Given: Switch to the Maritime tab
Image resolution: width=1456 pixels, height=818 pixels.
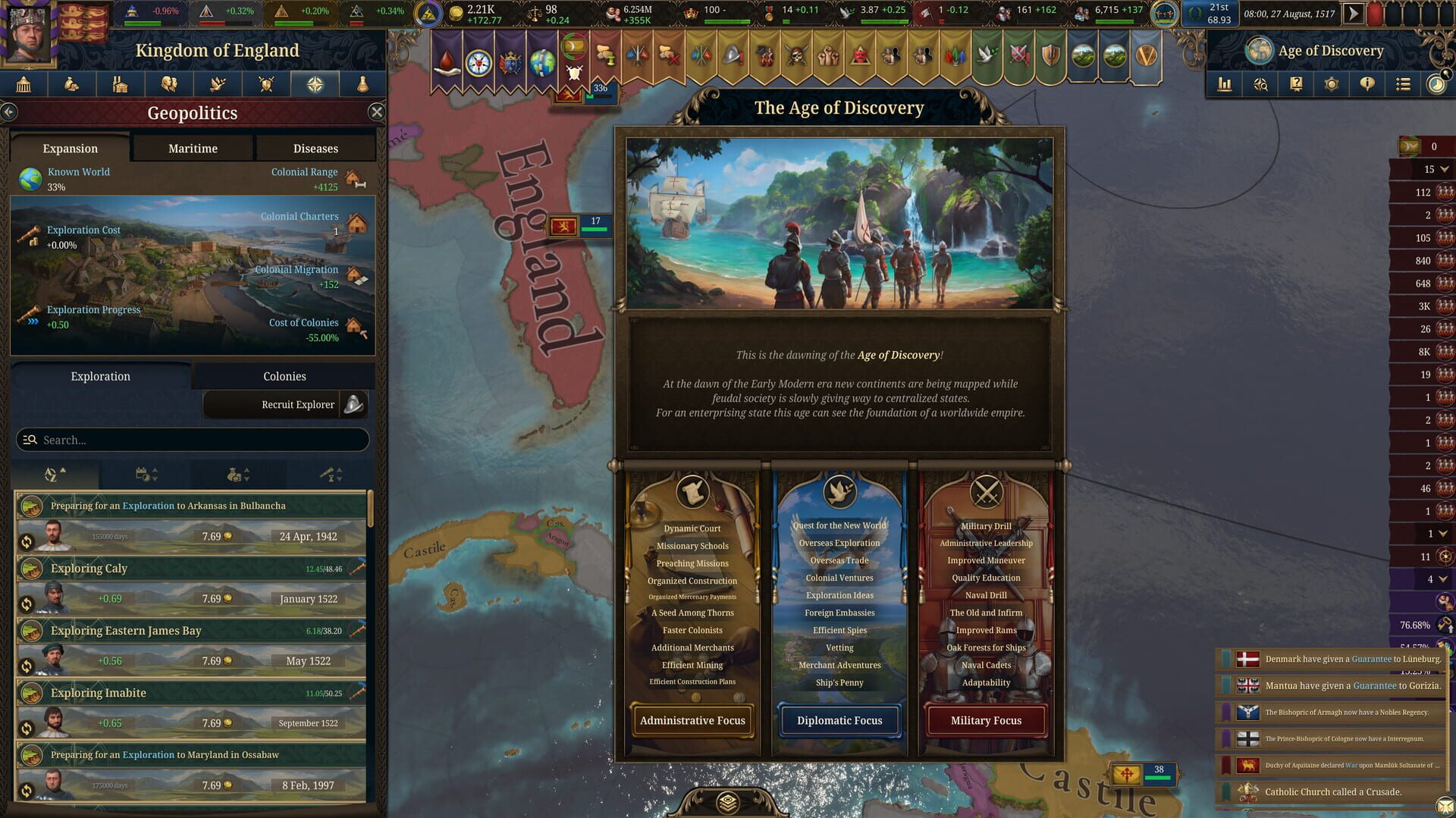Looking at the screenshot, I should tap(193, 148).
